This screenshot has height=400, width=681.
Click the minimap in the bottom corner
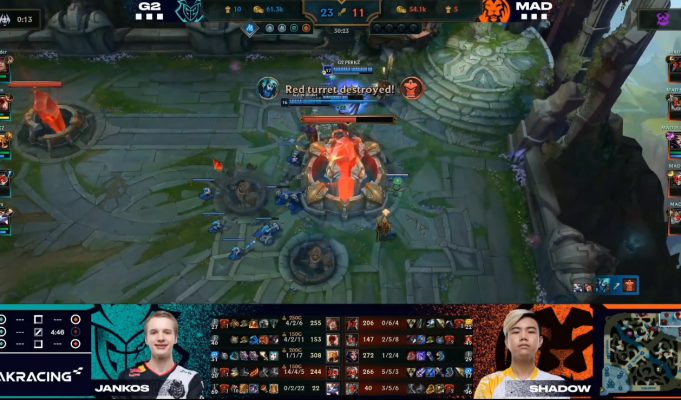[x=641, y=351]
